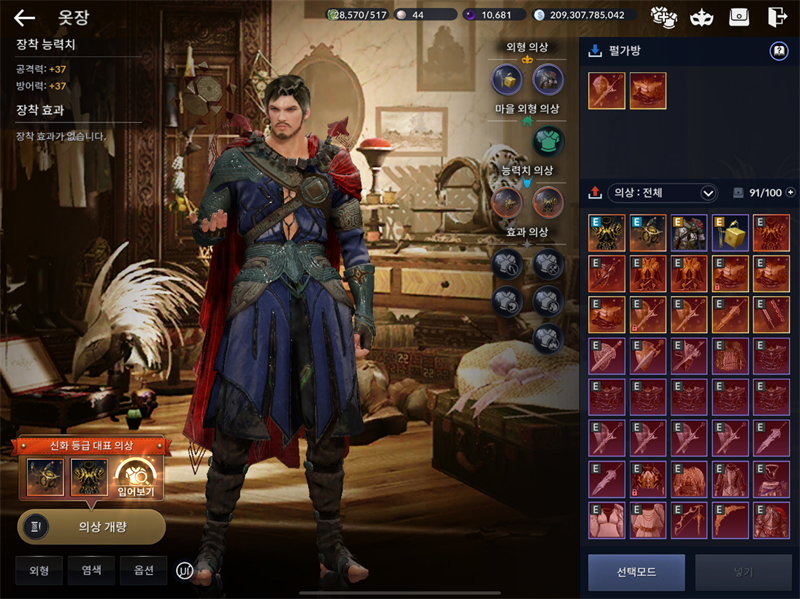The height and width of the screenshot is (599, 800).
Task: Open the 의상 개량 costume upgrade
Action: pyautogui.click(x=91, y=526)
